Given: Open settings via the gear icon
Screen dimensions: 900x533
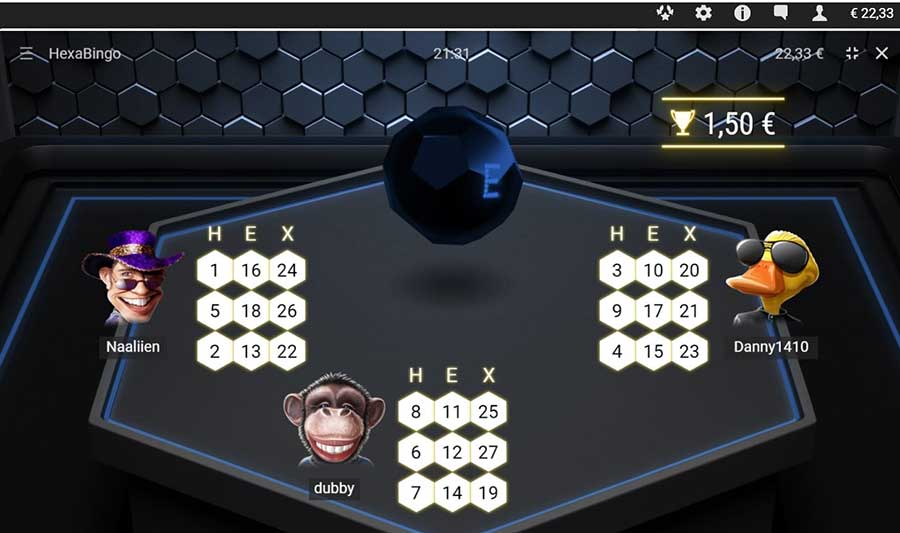Looking at the screenshot, I should [703, 13].
